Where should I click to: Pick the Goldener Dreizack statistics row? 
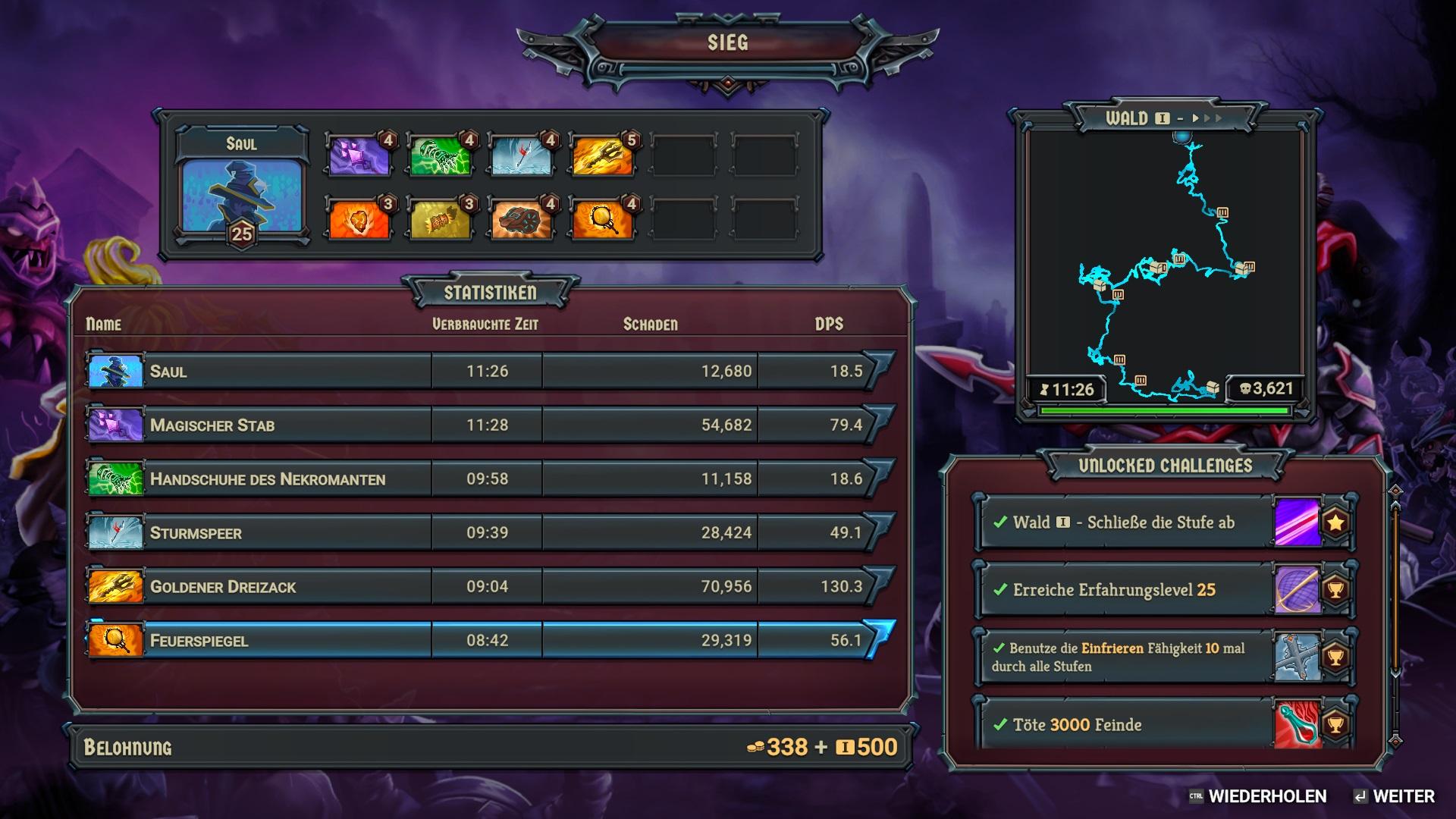(x=485, y=586)
